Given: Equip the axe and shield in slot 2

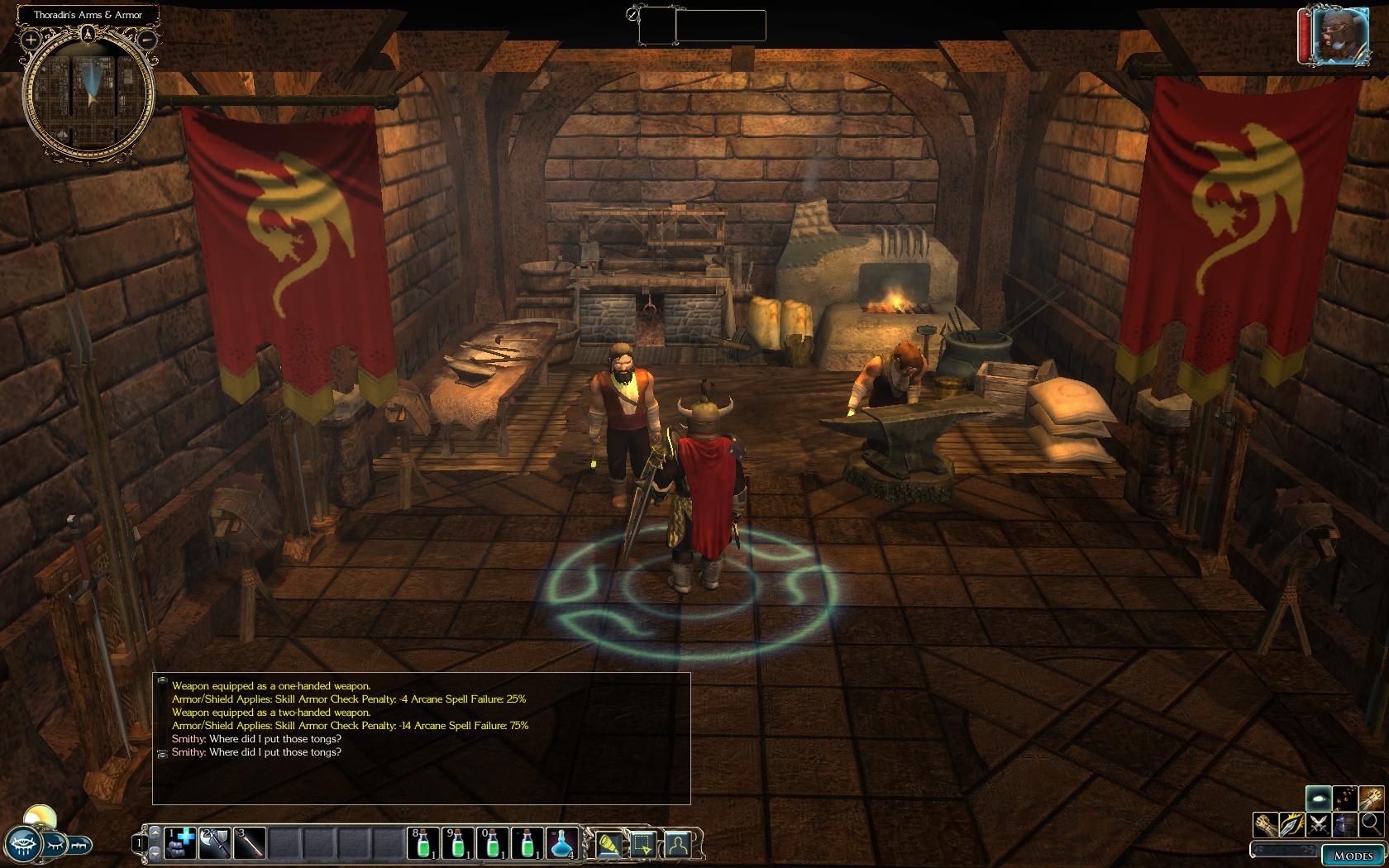Looking at the screenshot, I should pos(215,843).
